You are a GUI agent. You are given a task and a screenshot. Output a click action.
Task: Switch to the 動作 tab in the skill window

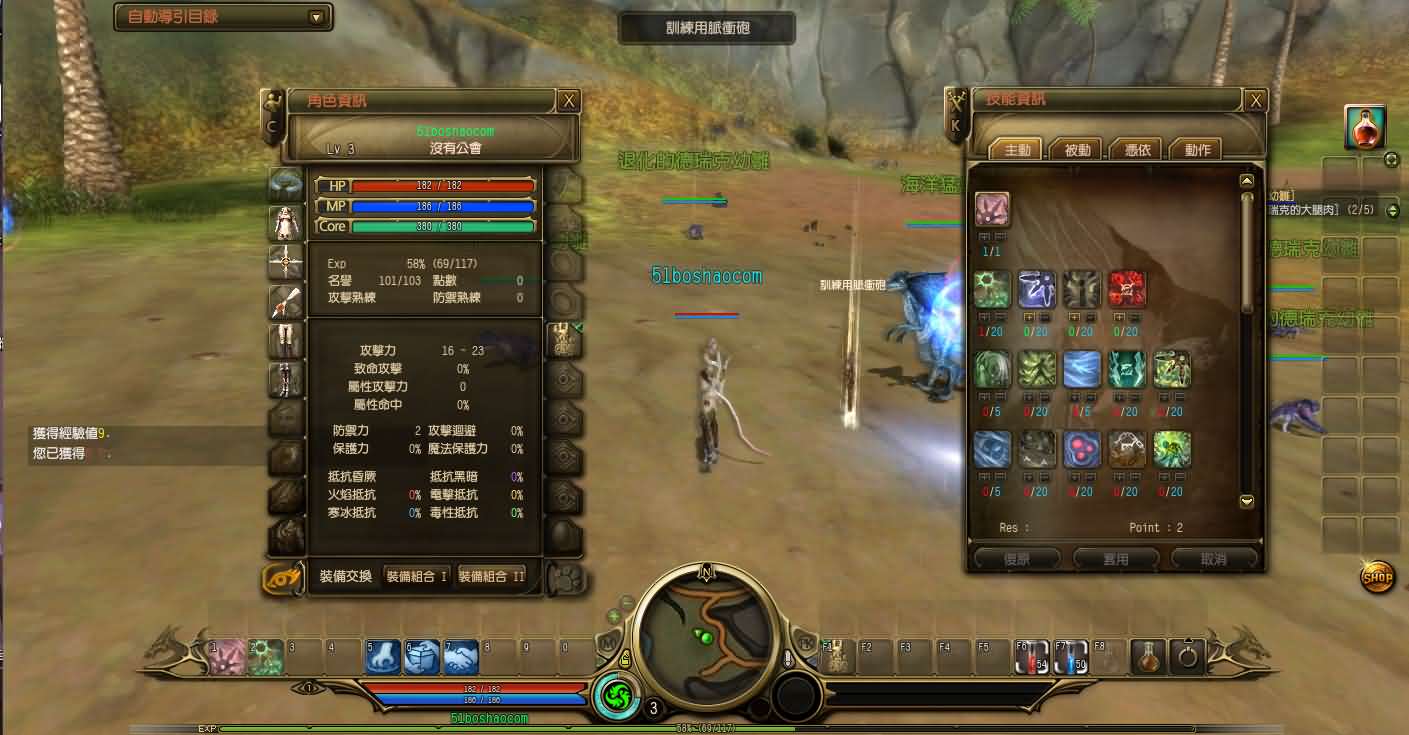[1199, 149]
